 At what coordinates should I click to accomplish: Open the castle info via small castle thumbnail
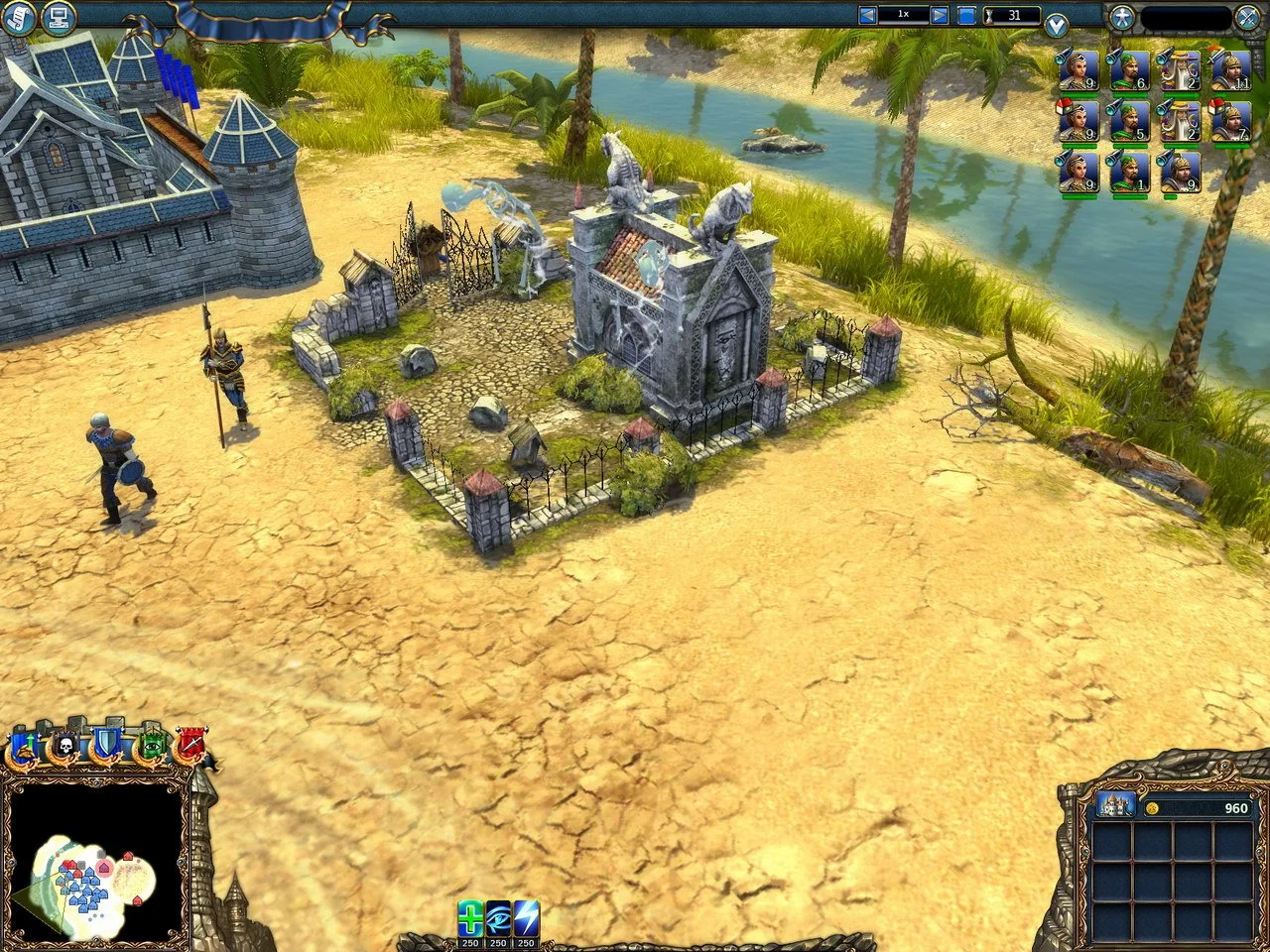tap(1114, 806)
